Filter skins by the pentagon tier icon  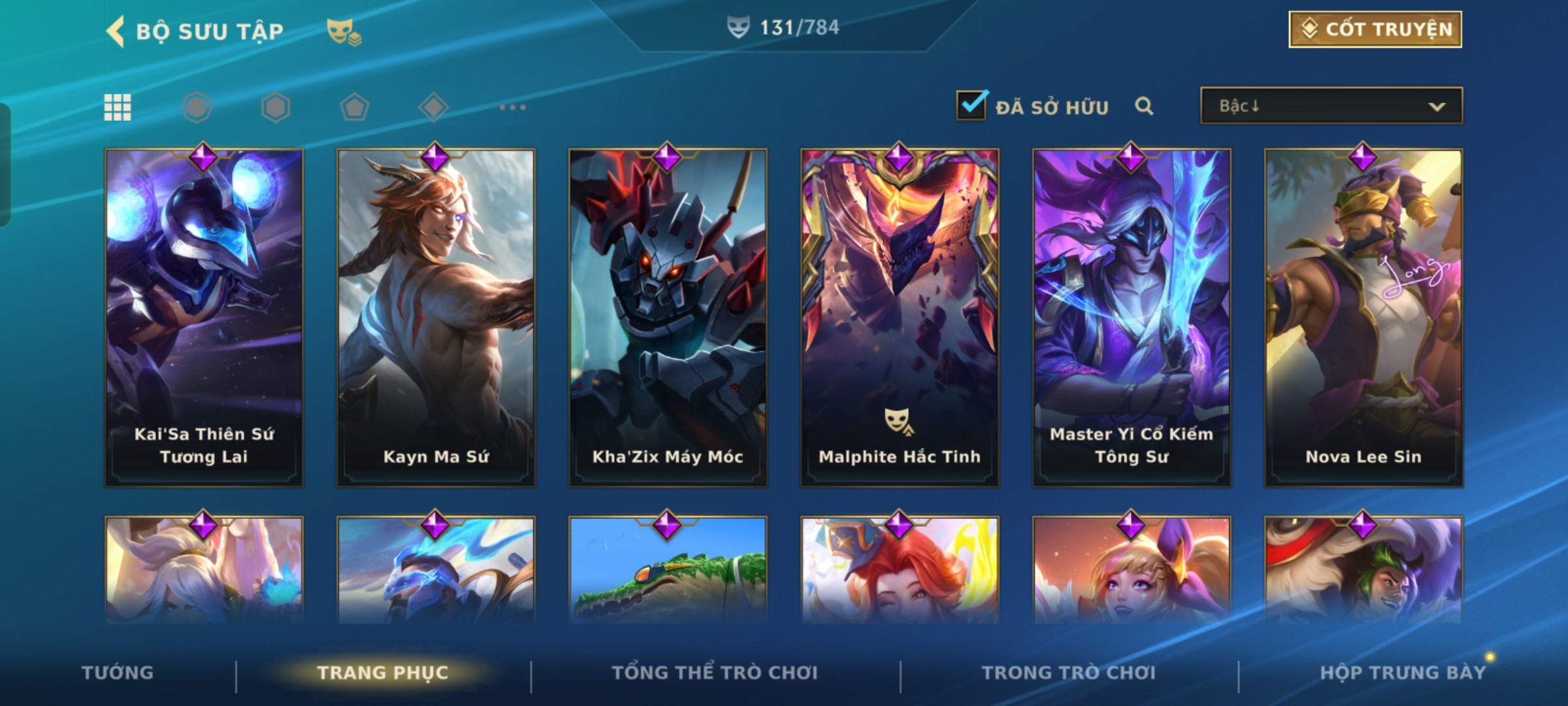tap(355, 107)
